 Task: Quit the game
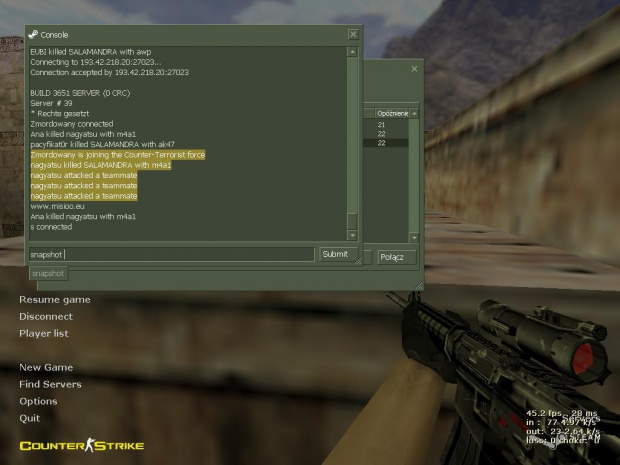pos(29,419)
